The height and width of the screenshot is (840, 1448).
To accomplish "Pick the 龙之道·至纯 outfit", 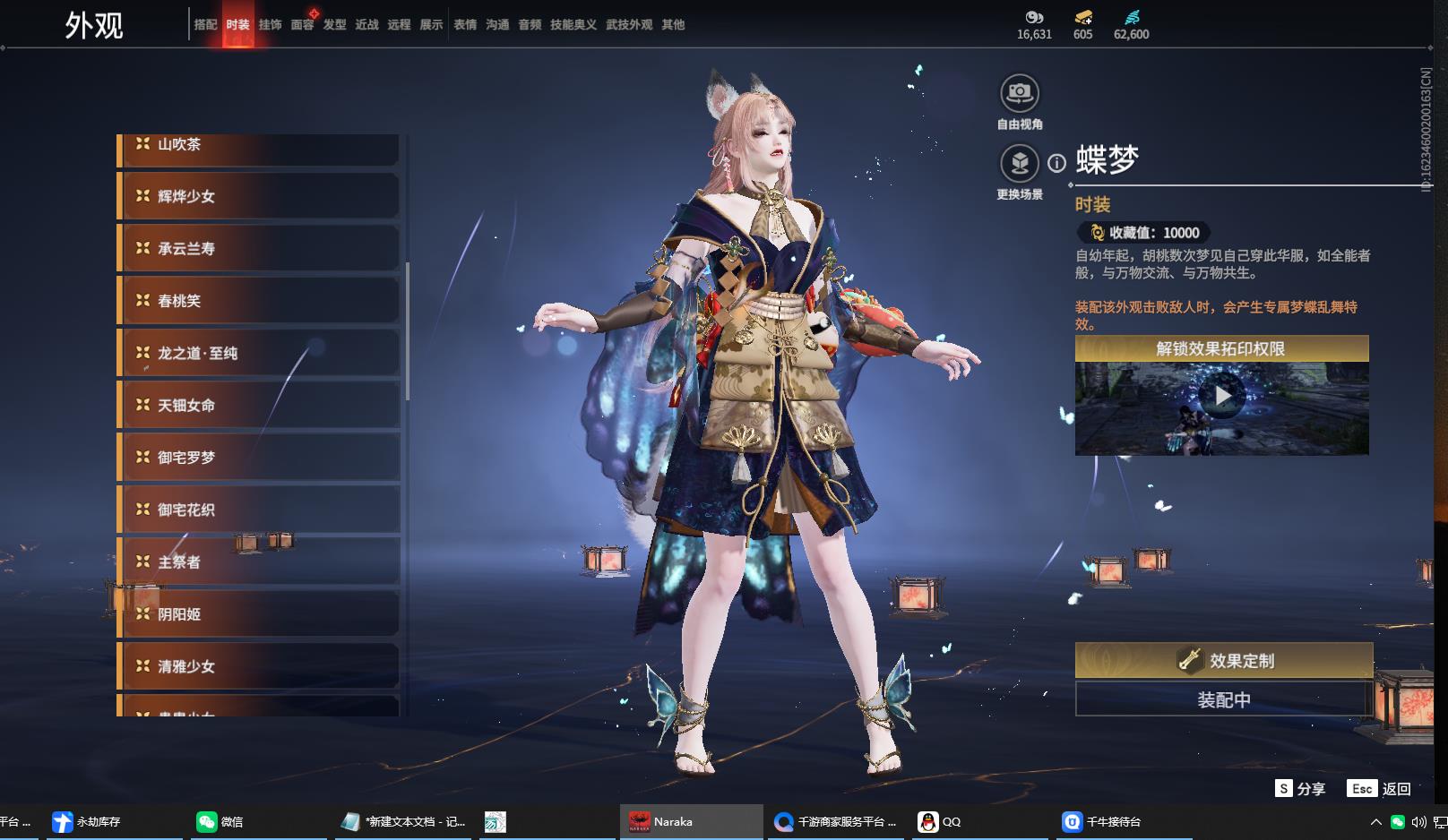I will click(x=259, y=353).
